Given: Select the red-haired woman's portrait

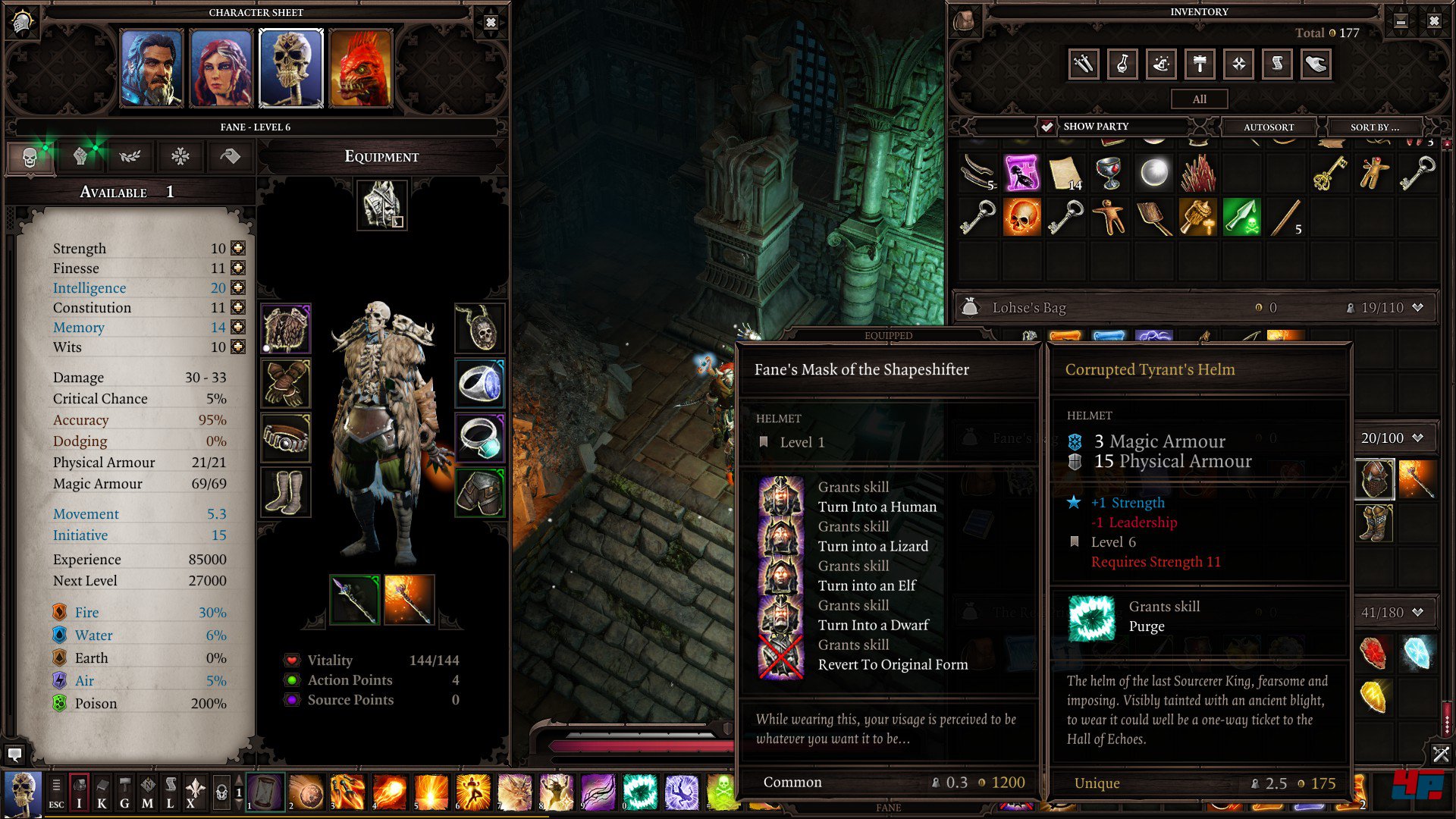Looking at the screenshot, I should click(x=221, y=69).
